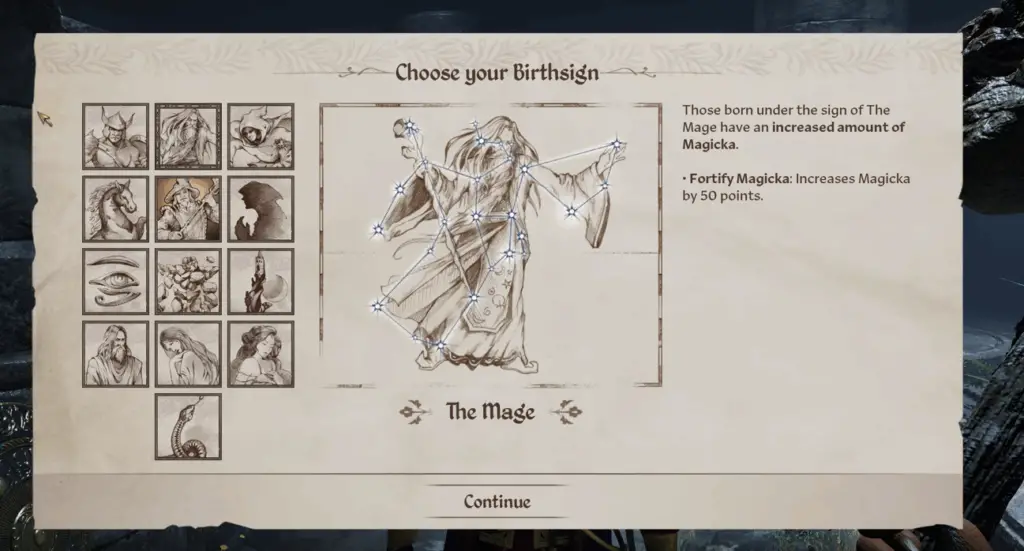The height and width of the screenshot is (551, 1024).
Task: Pick the hooded Thief birthsign
Action: click(261, 137)
